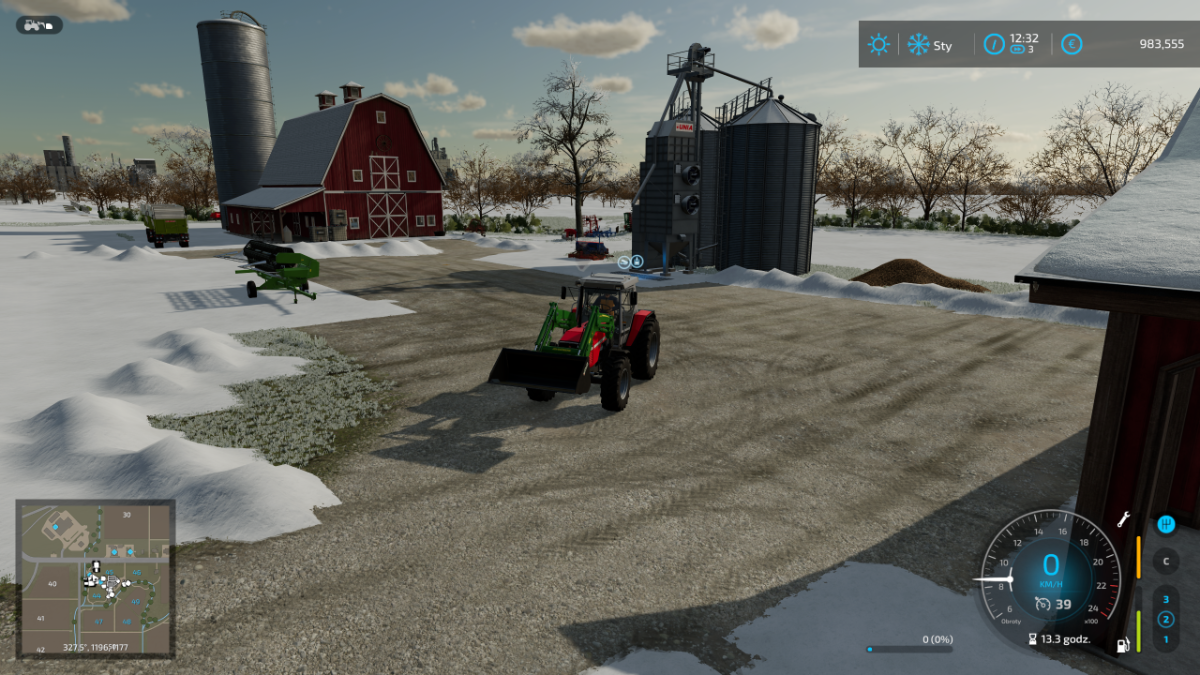
Task: Click the sunny weather forecast icon
Action: click(878, 45)
